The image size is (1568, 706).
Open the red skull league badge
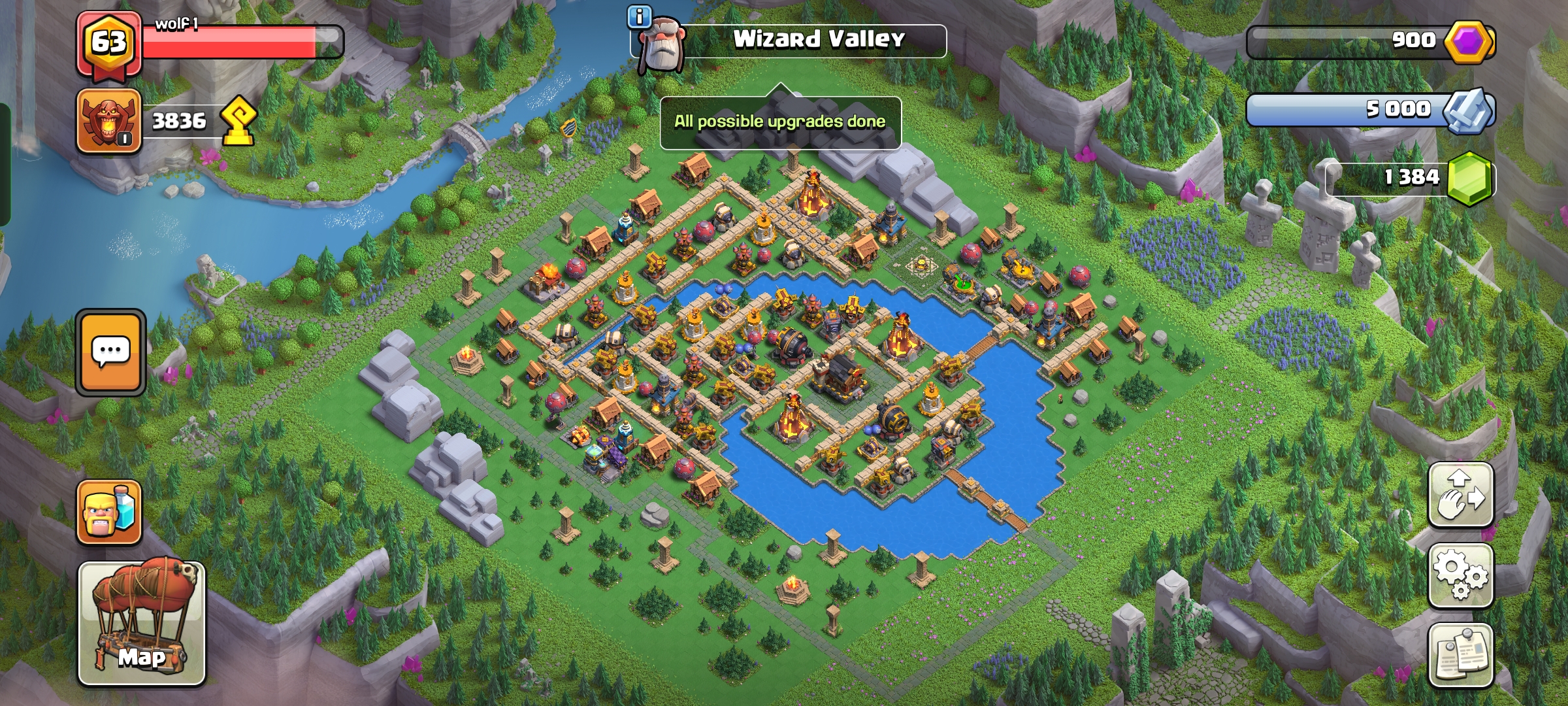coord(109,121)
